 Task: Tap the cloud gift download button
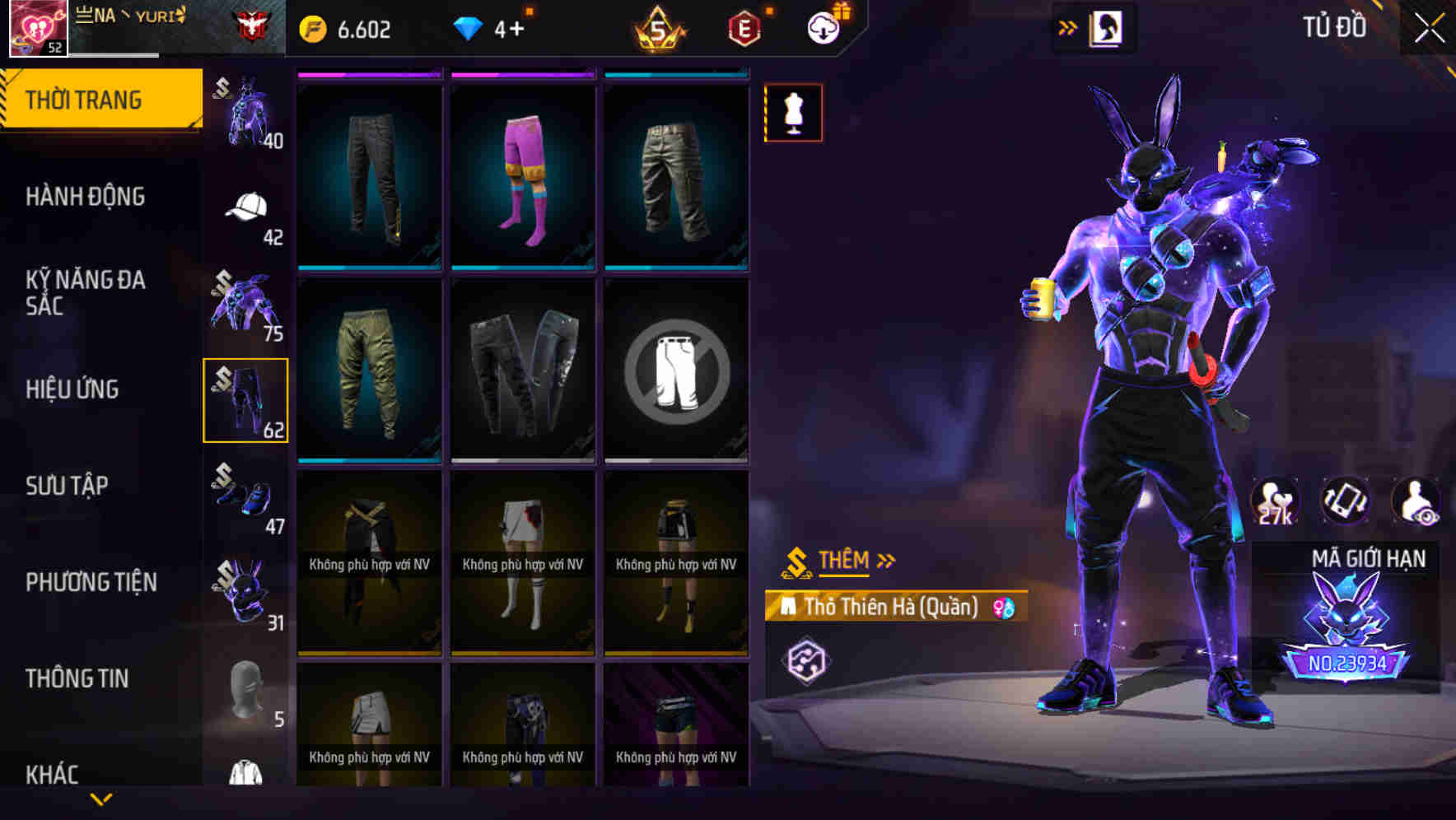point(823,26)
